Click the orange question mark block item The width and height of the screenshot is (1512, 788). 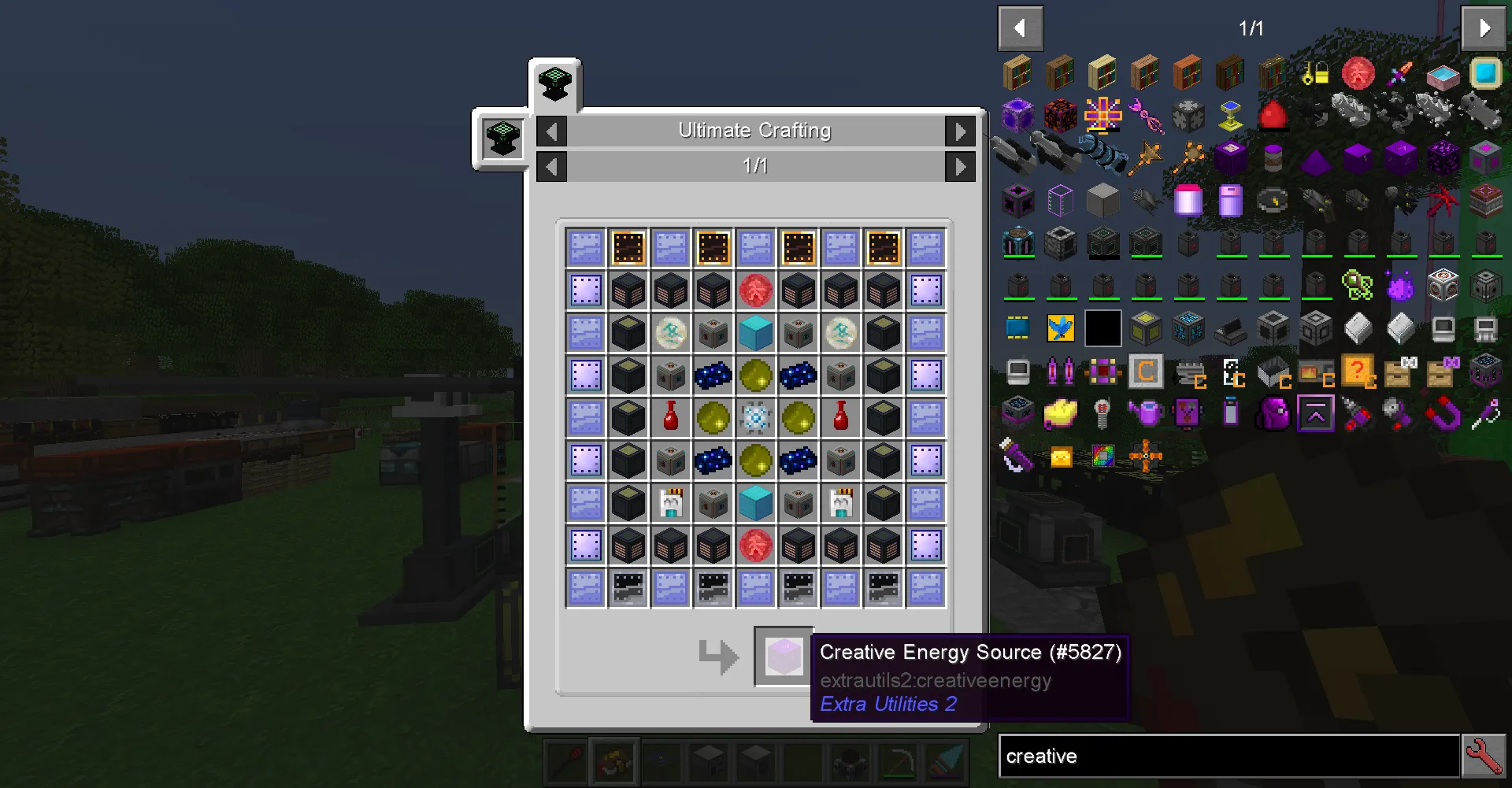[x=1358, y=370]
